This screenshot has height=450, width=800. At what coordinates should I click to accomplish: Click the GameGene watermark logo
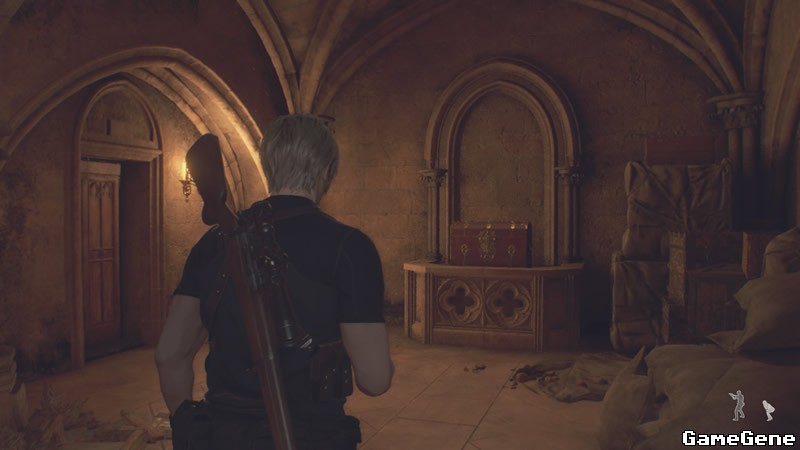tap(738, 438)
